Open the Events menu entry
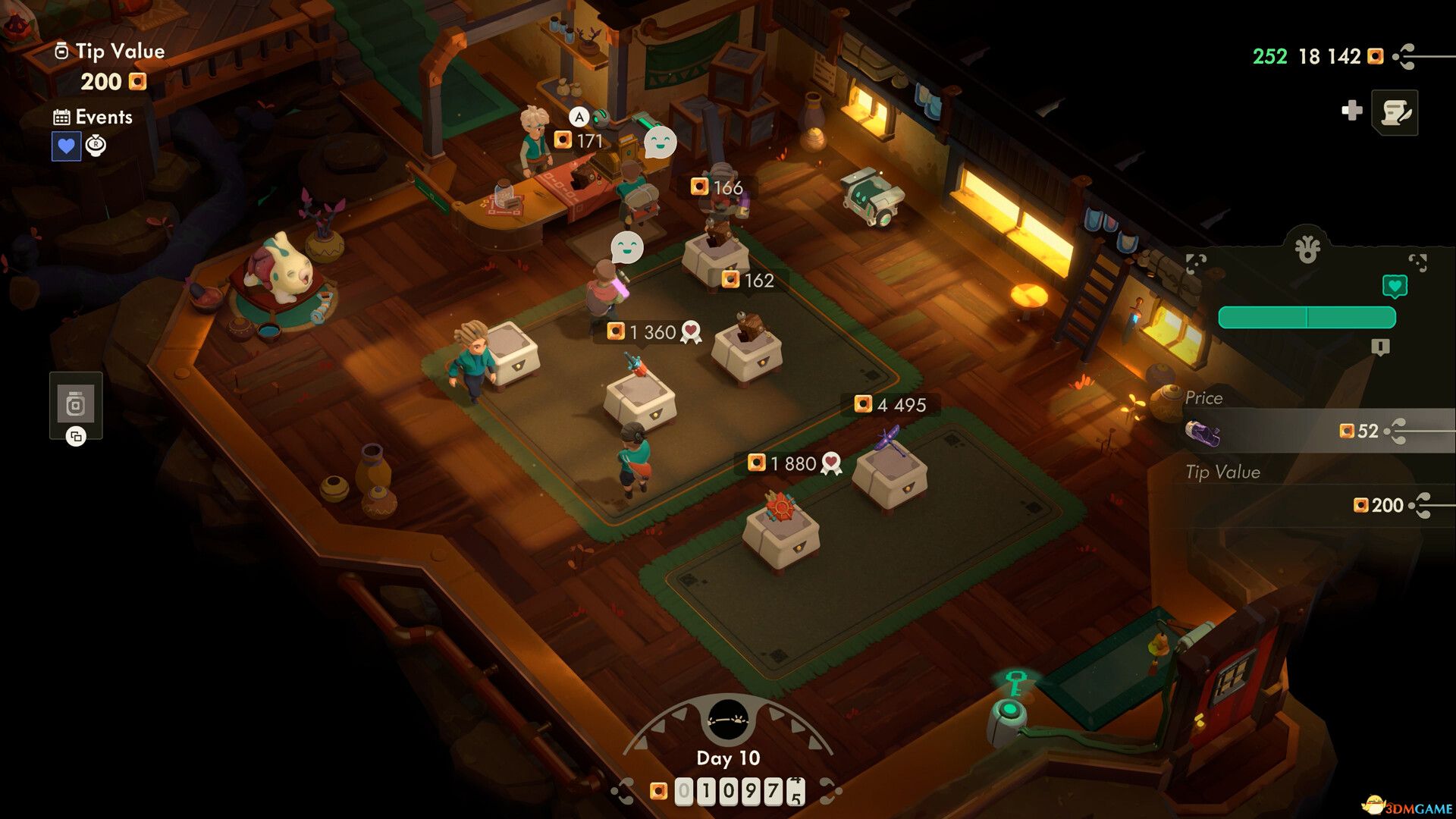This screenshot has height=819, width=1456. [102, 117]
